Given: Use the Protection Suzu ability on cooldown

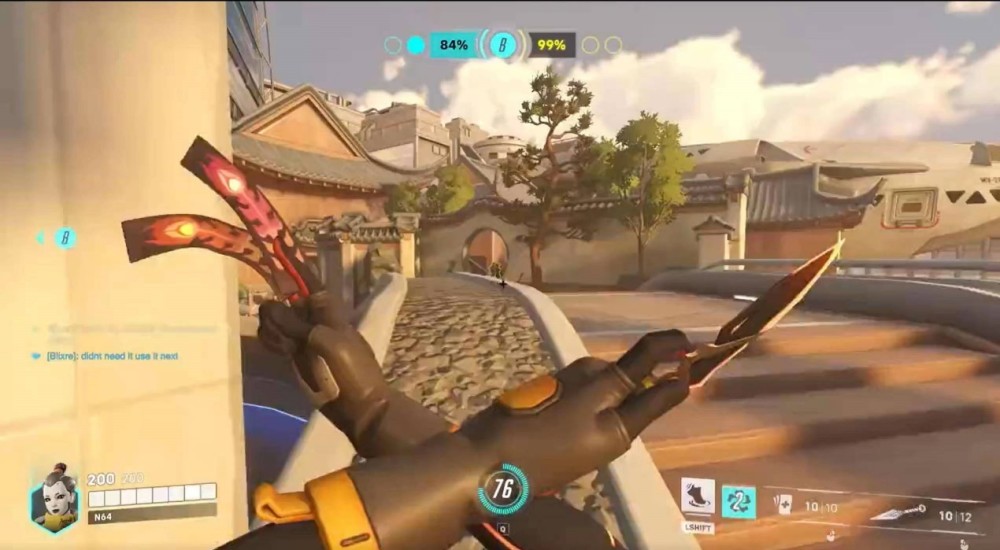Looking at the screenshot, I should [x=739, y=501].
